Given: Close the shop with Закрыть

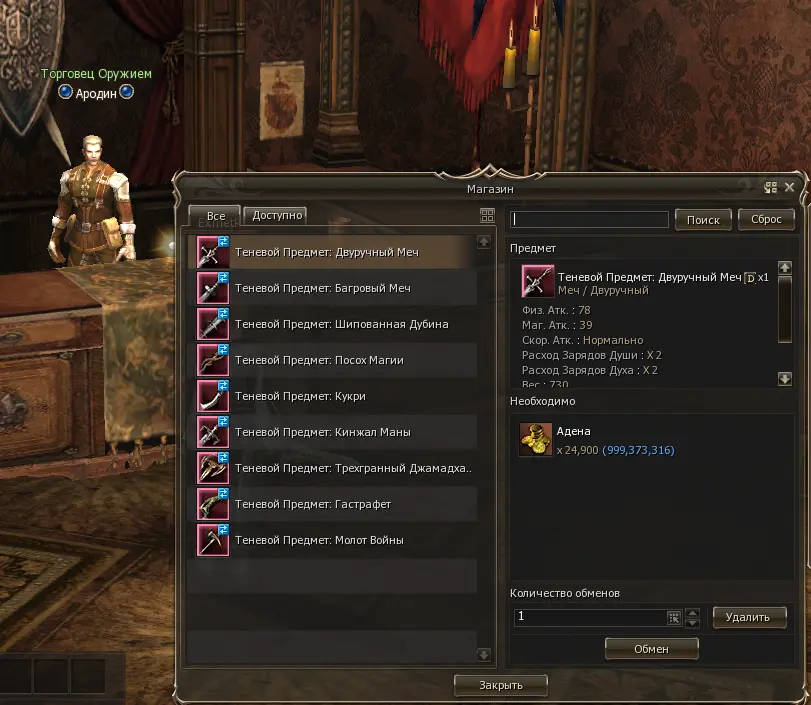Looking at the screenshot, I should point(501,685).
